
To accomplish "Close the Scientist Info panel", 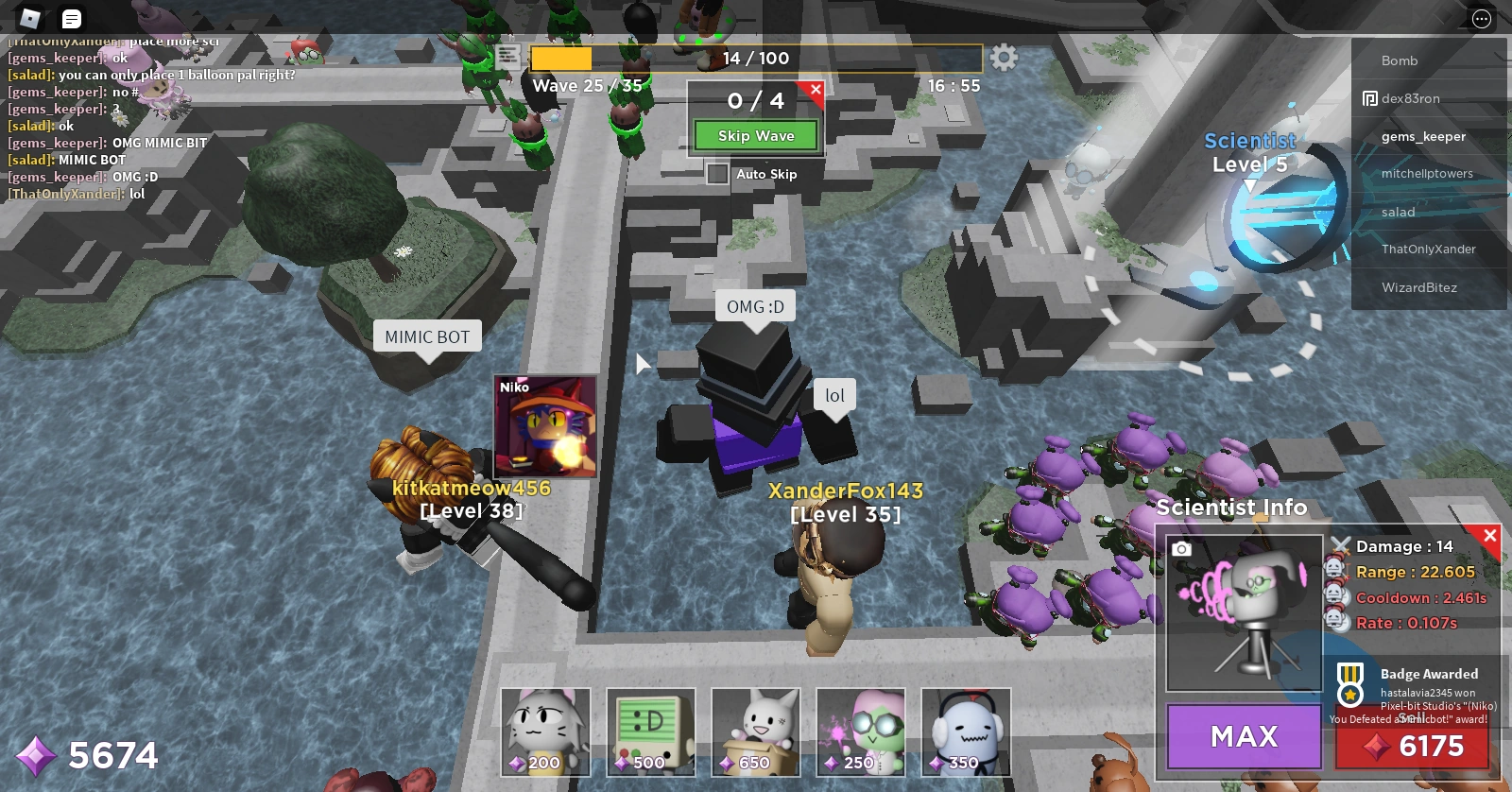I will pos(1490,536).
